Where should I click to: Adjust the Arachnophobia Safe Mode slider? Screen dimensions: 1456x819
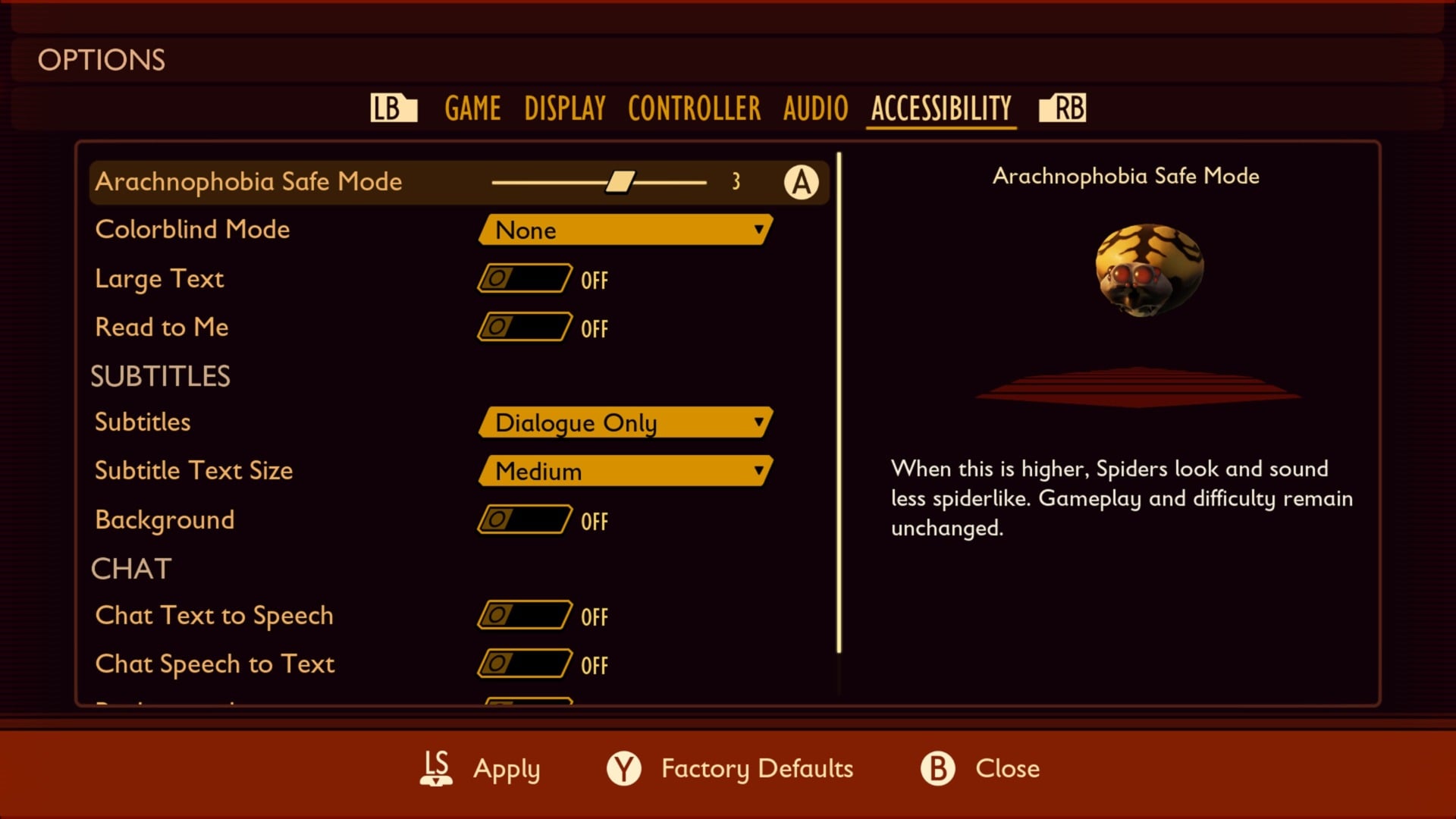click(620, 182)
